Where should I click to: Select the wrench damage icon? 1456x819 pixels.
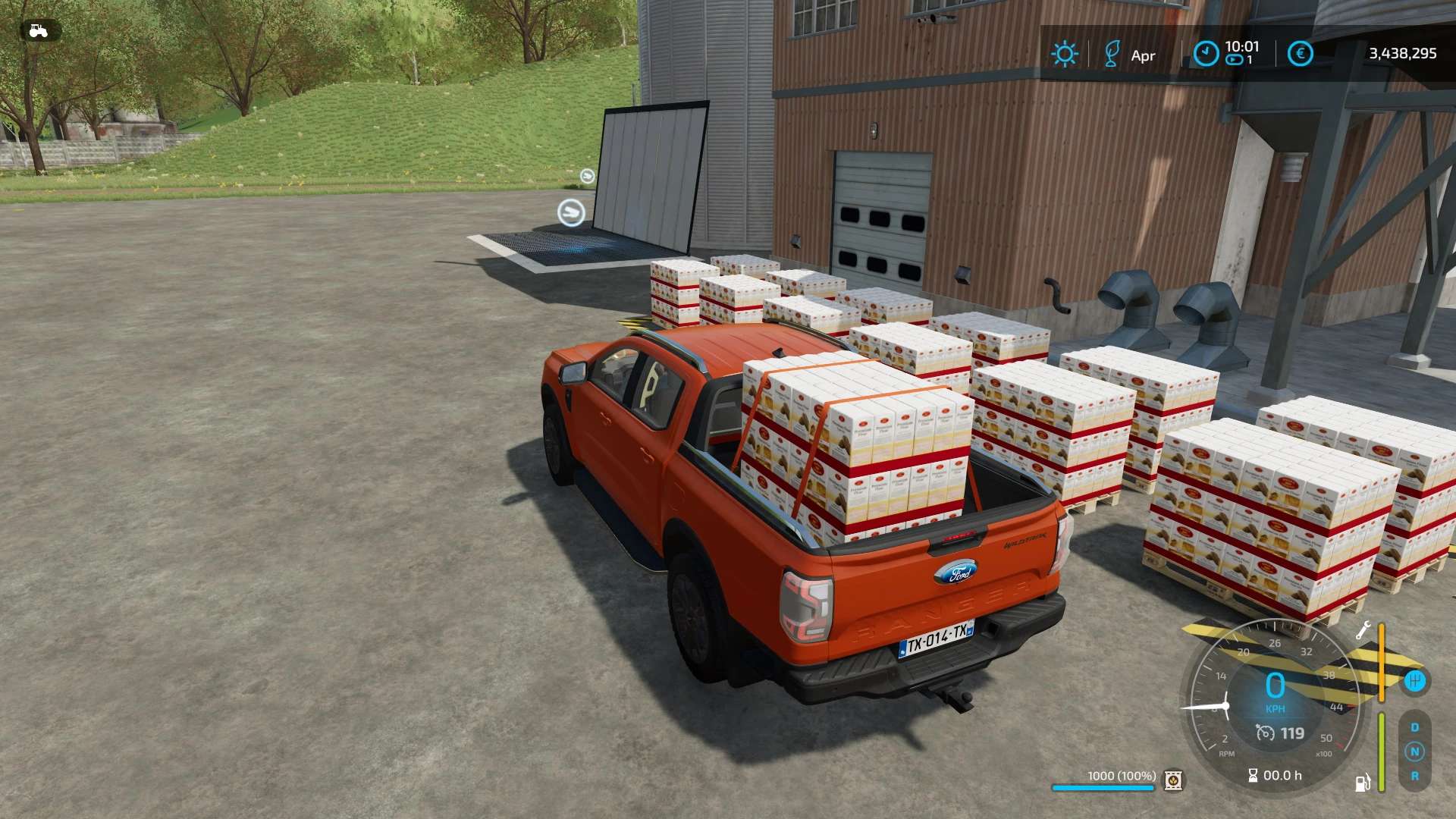click(x=1363, y=630)
